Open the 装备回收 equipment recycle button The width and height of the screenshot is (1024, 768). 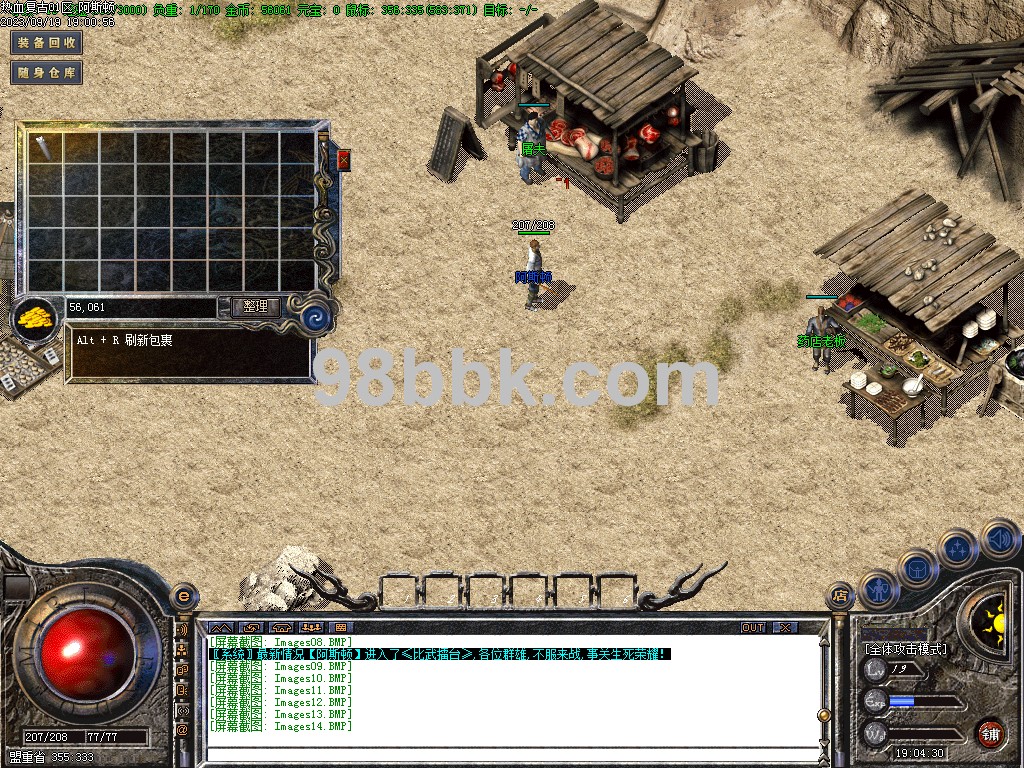(45, 43)
